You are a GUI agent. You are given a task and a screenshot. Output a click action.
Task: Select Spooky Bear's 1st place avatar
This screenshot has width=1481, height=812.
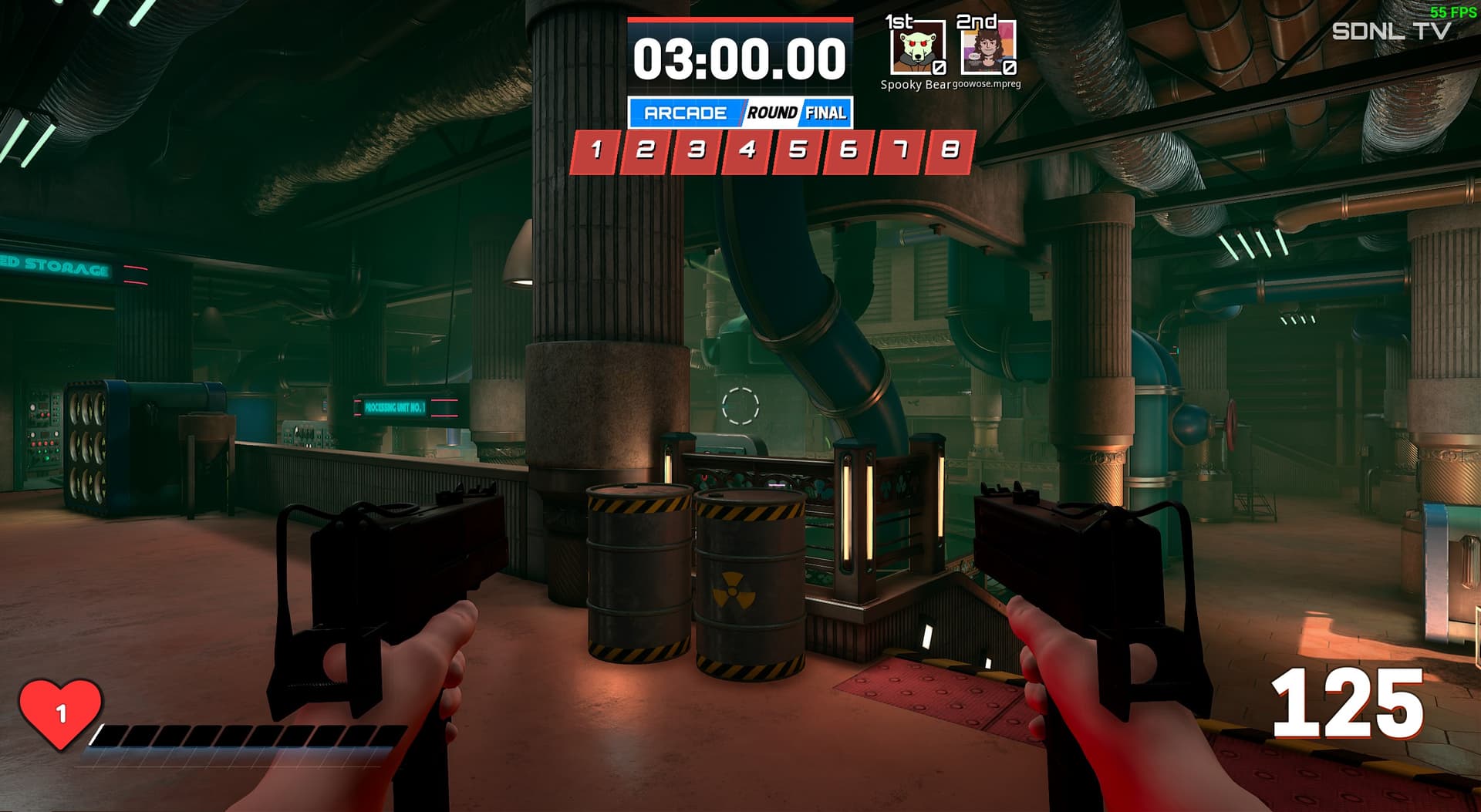(x=917, y=48)
